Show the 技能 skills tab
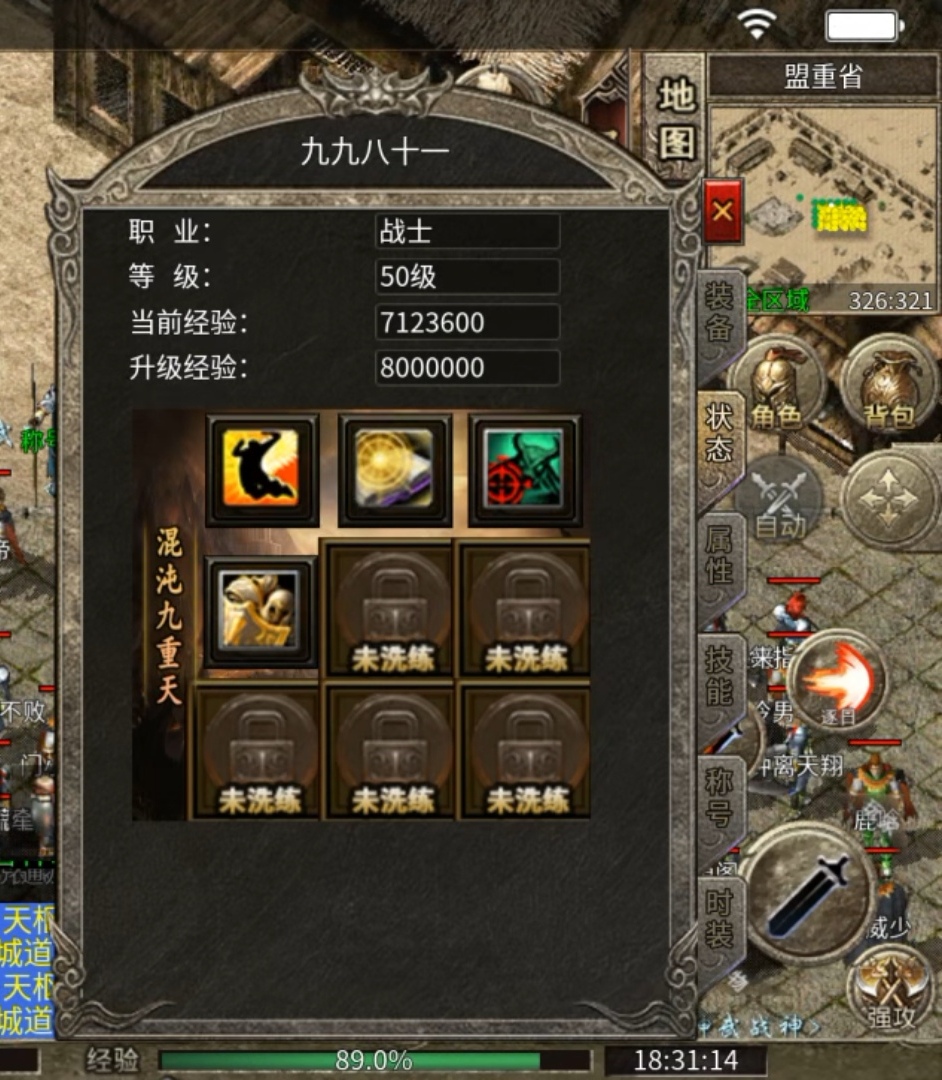Screen dimensions: 942x1080 pyautogui.click(x=720, y=677)
